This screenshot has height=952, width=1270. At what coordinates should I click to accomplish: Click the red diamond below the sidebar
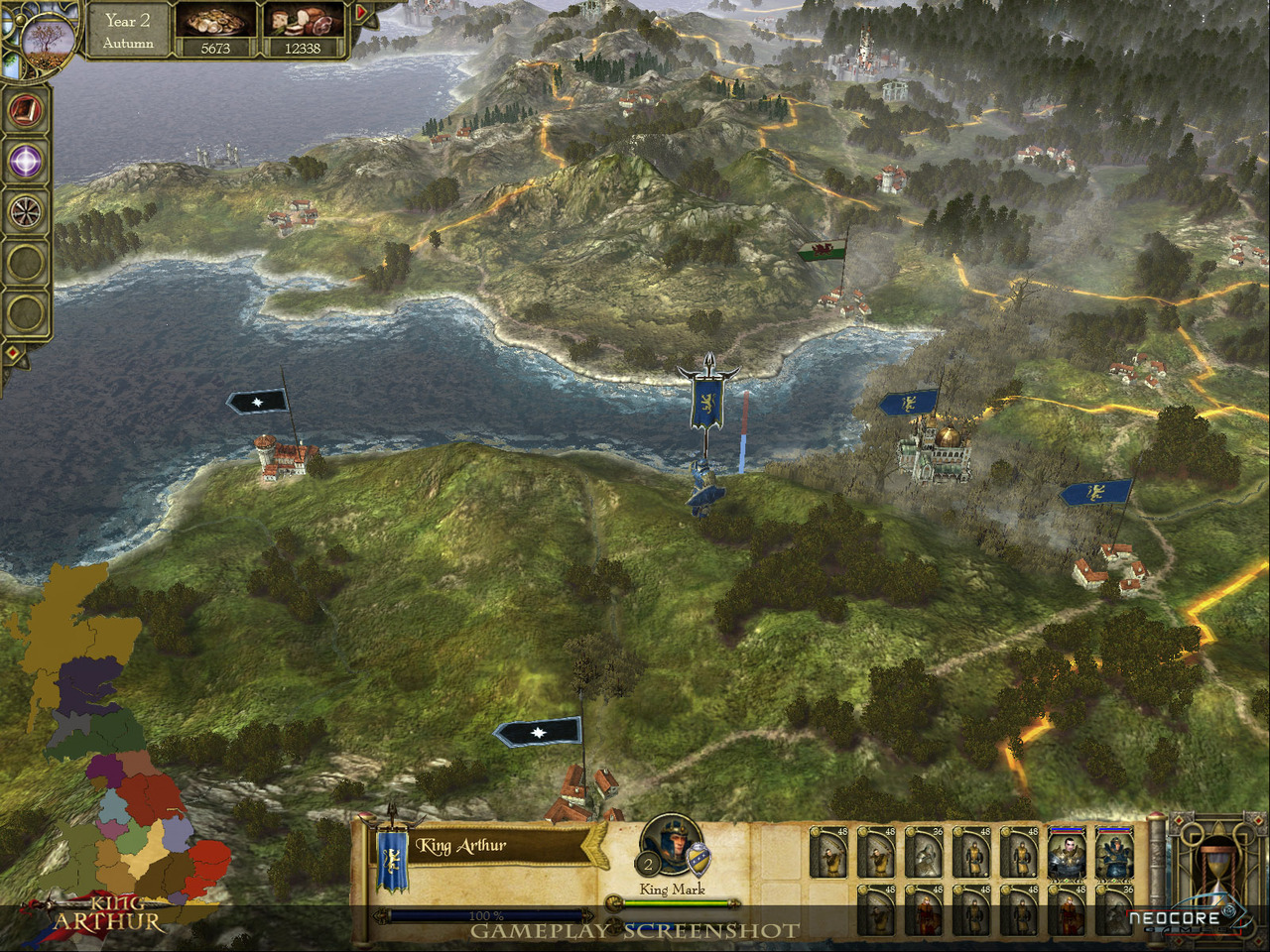(13, 352)
